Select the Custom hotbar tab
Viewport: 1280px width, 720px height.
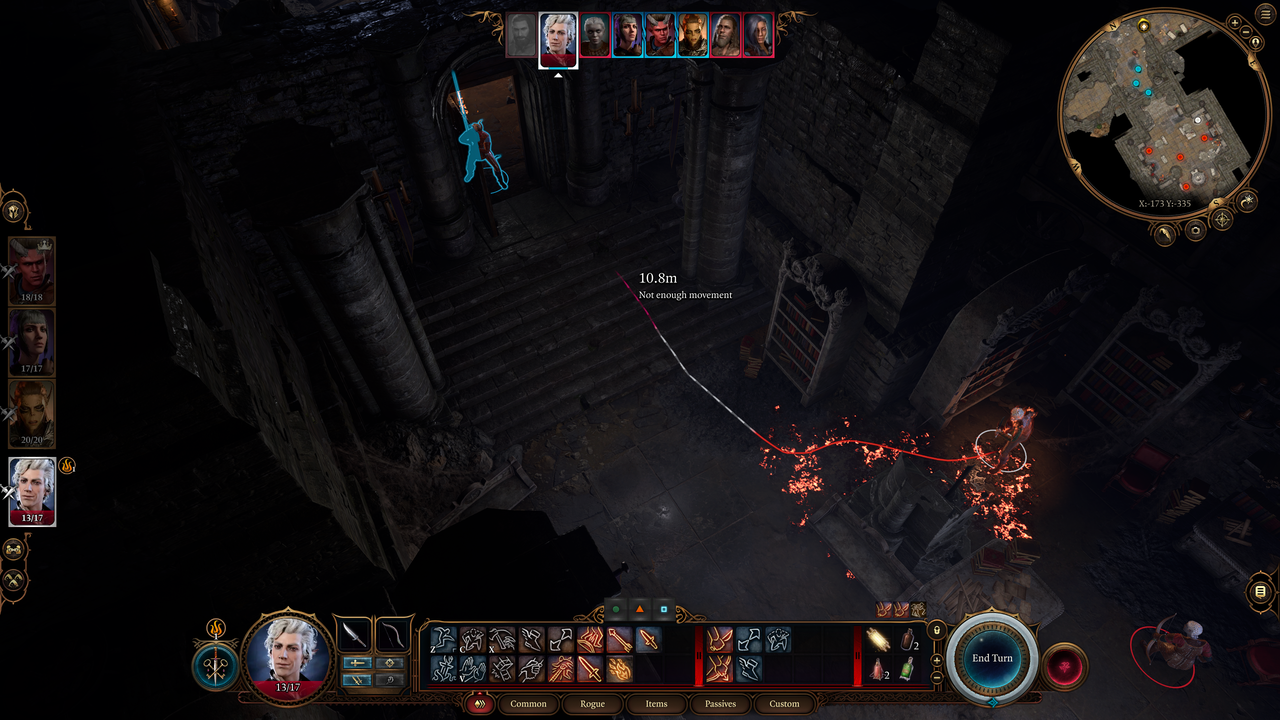pos(784,703)
